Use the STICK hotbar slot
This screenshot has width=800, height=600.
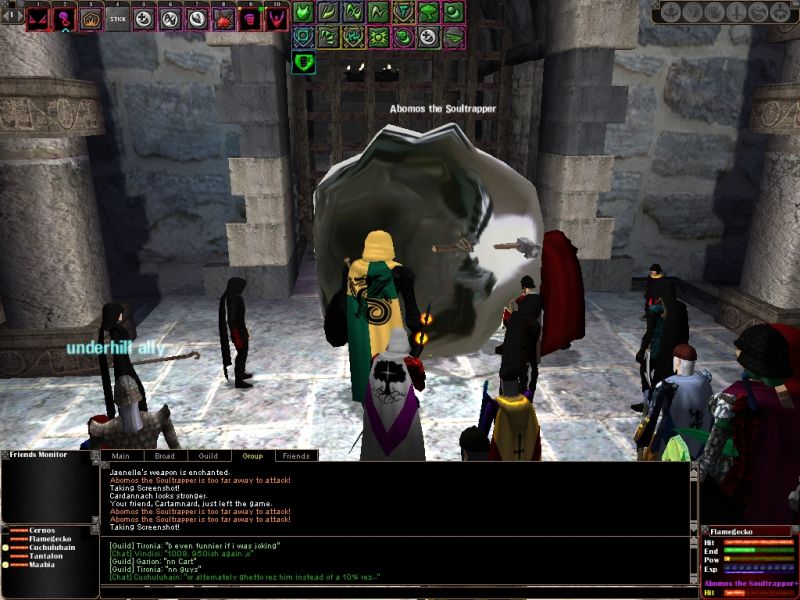click(118, 18)
